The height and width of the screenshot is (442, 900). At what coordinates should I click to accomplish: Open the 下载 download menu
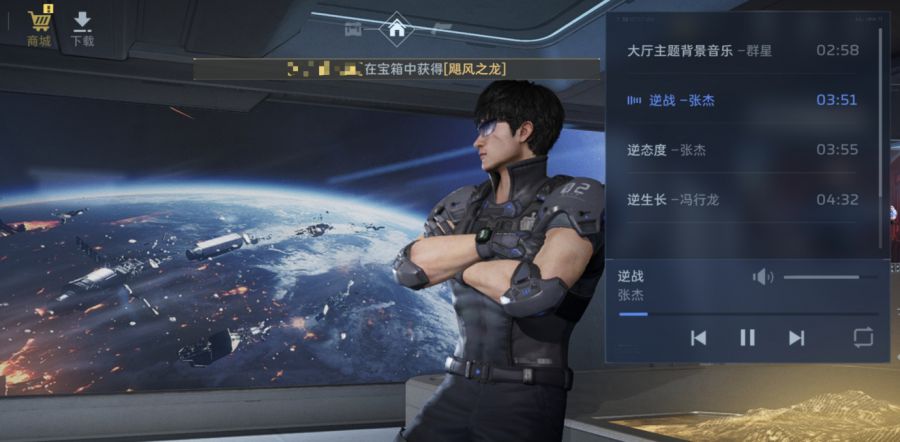[x=82, y=28]
